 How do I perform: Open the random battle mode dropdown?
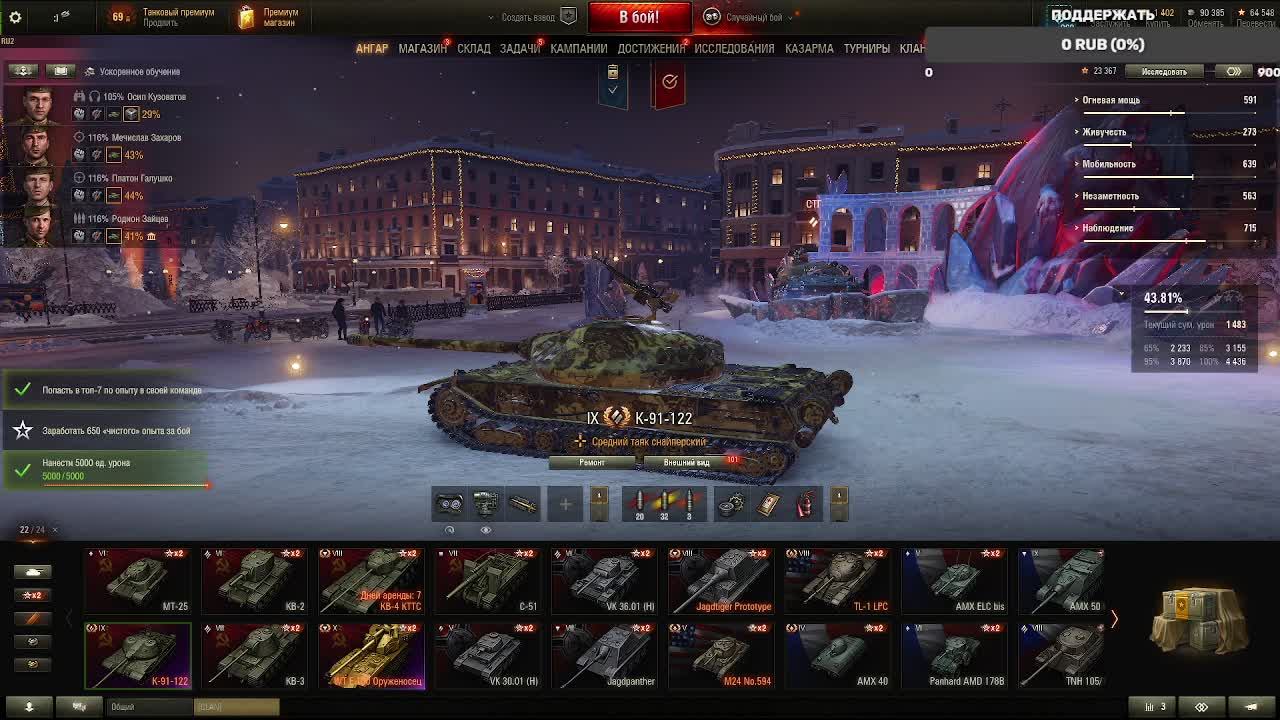pos(755,17)
